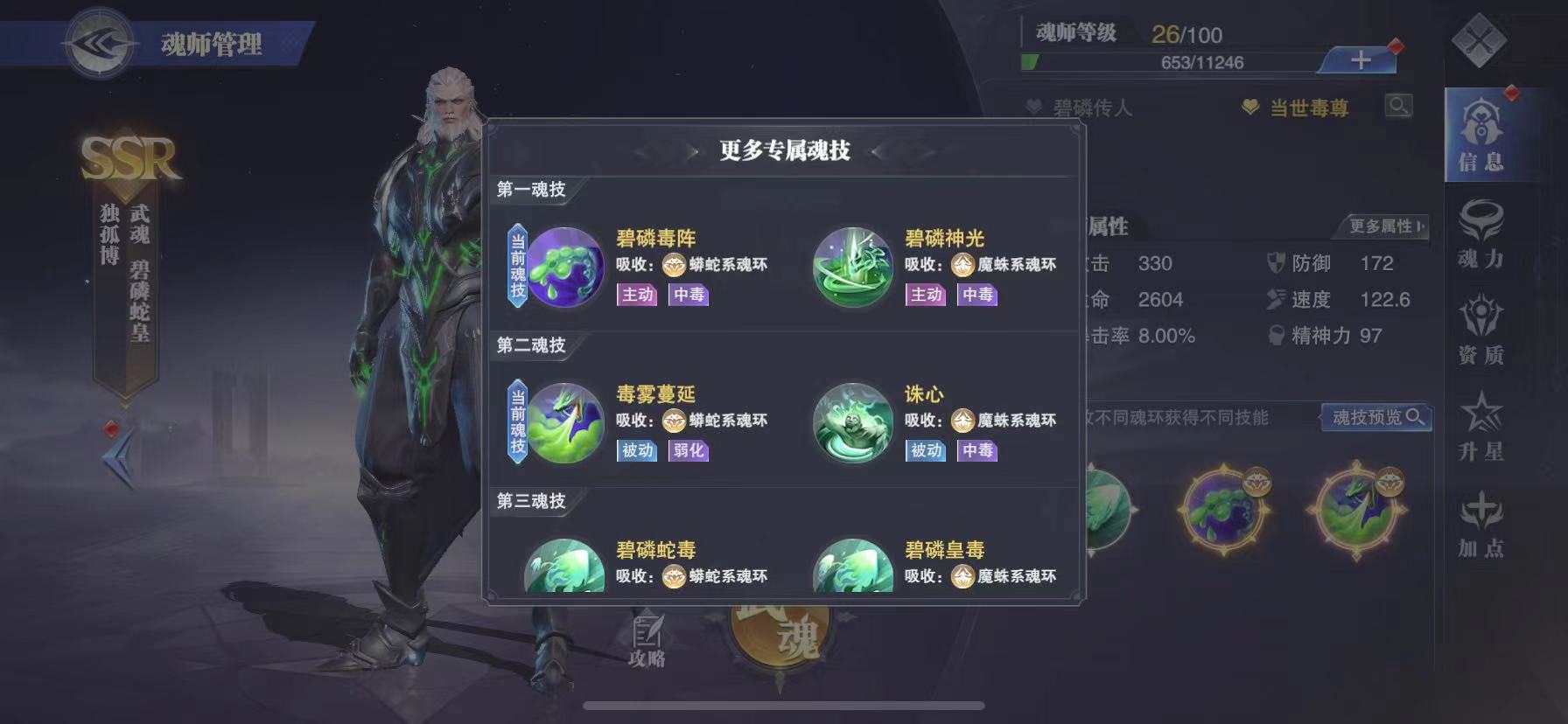Switch to the 魂力 tab
Viewport: 1568px width, 724px height.
click(x=1485, y=236)
